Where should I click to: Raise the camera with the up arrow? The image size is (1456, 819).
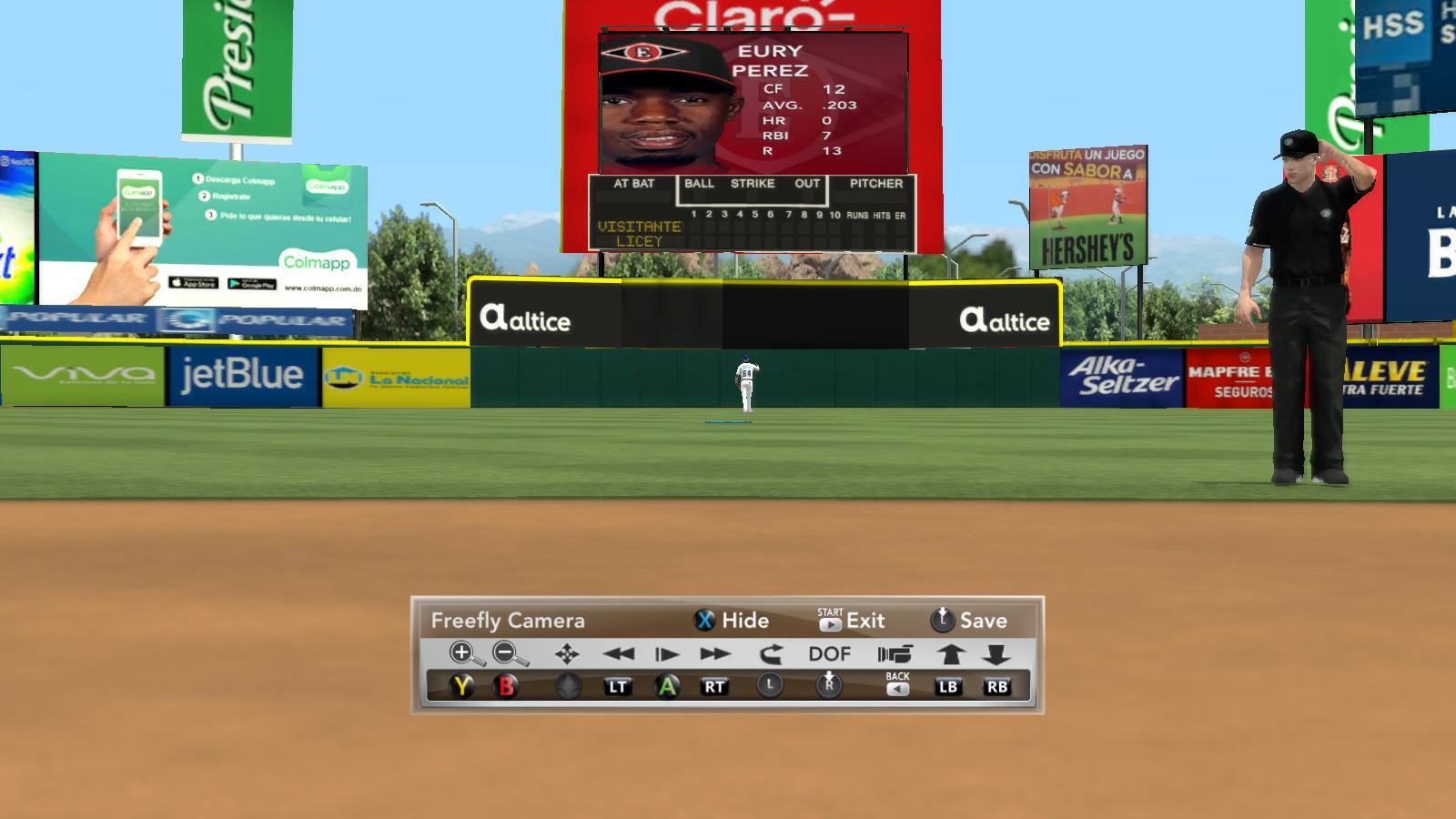point(950,653)
